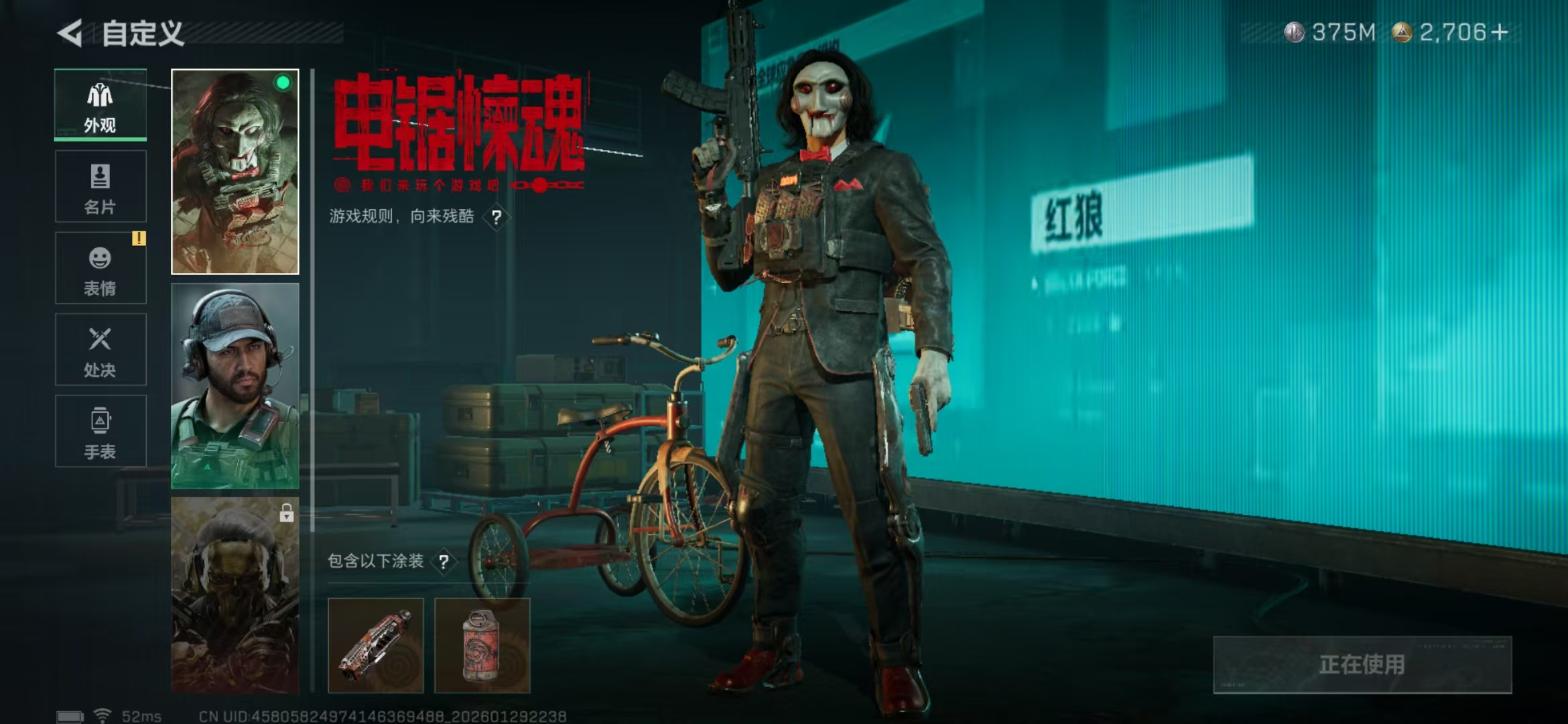Select the locked skull-mask skin thumbnail
This screenshot has width=1568, height=724.
click(235, 594)
